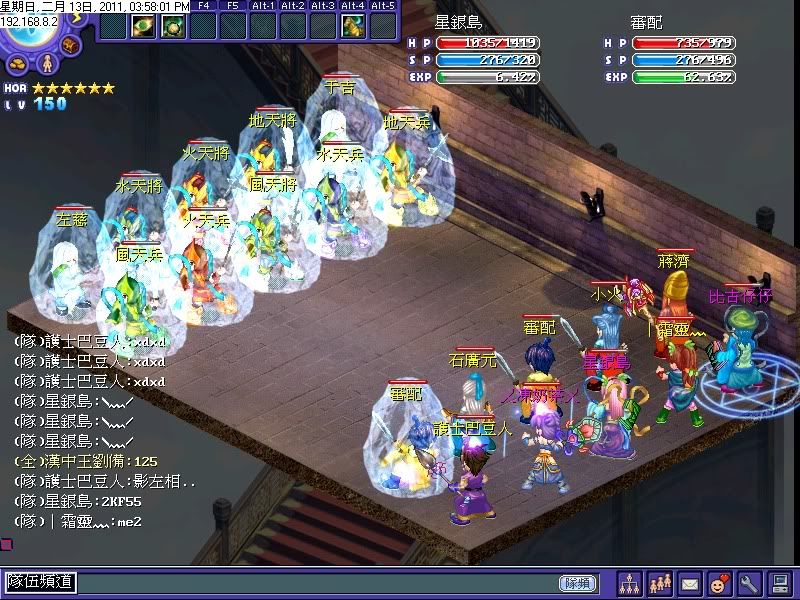The width and height of the screenshot is (800, 600).
Task: Open the computer system menu icon
Action: [x=780, y=582]
